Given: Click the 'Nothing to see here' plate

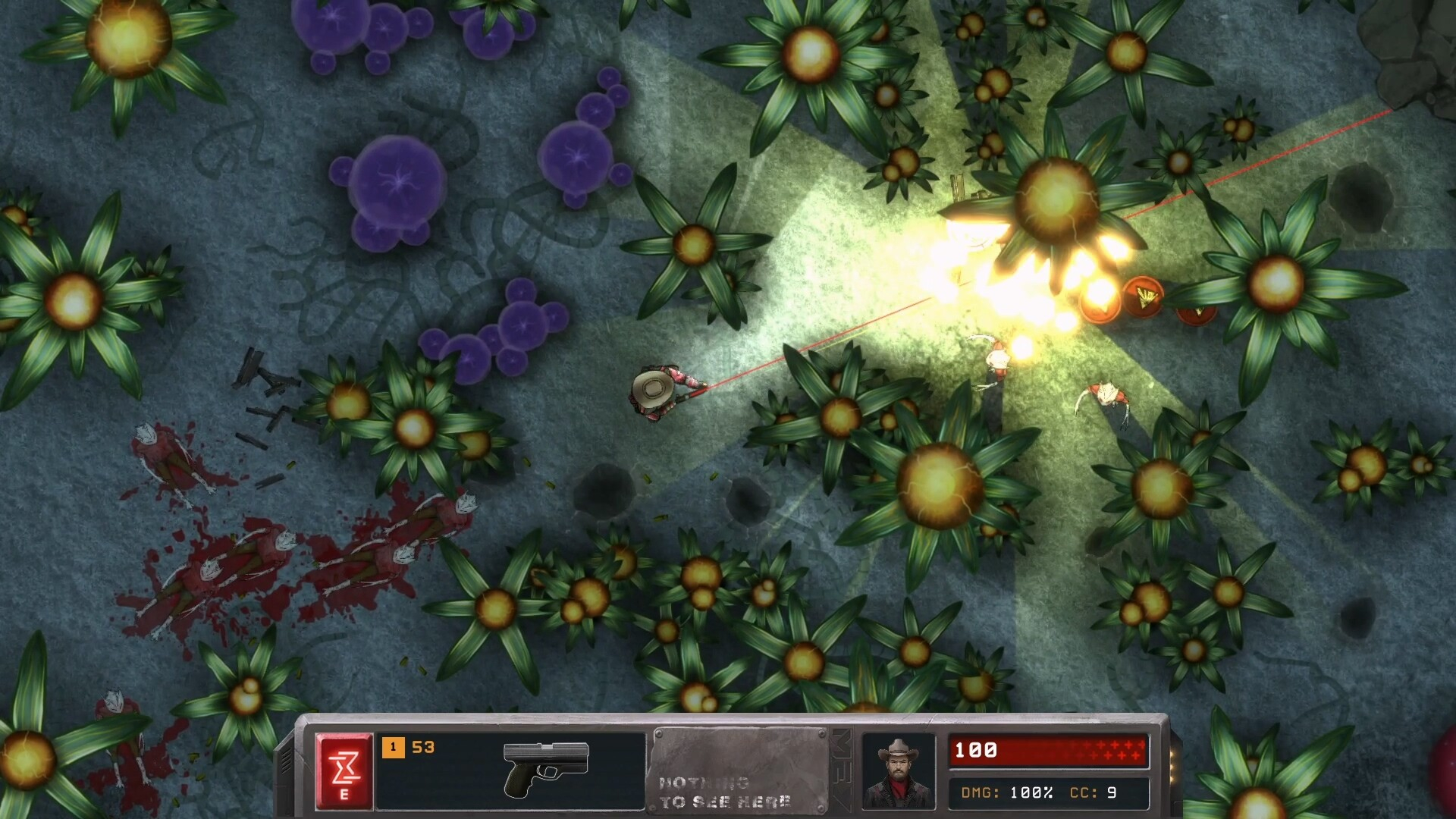Looking at the screenshot, I should [x=739, y=770].
